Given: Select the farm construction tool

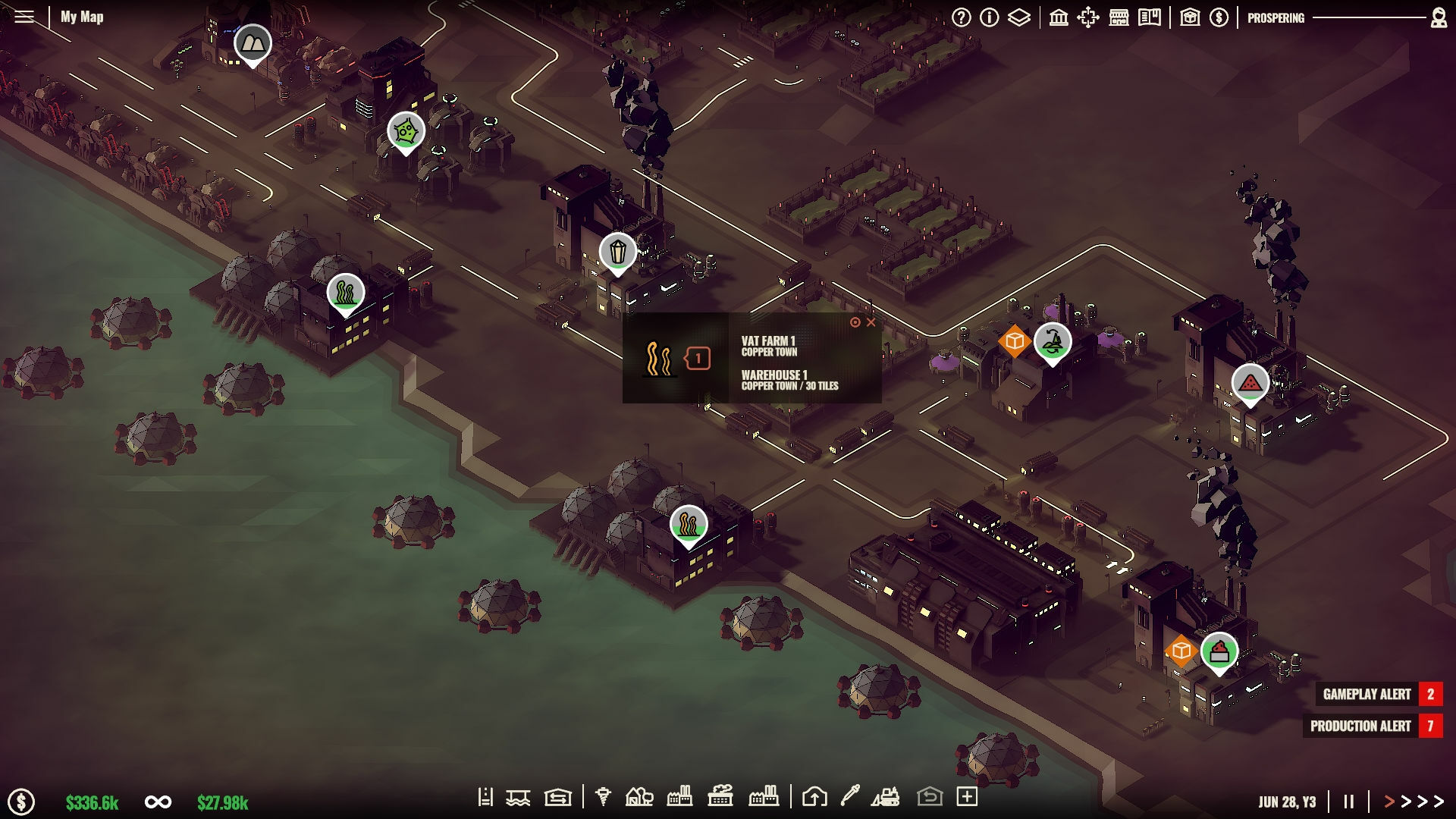Looking at the screenshot, I should 639,798.
